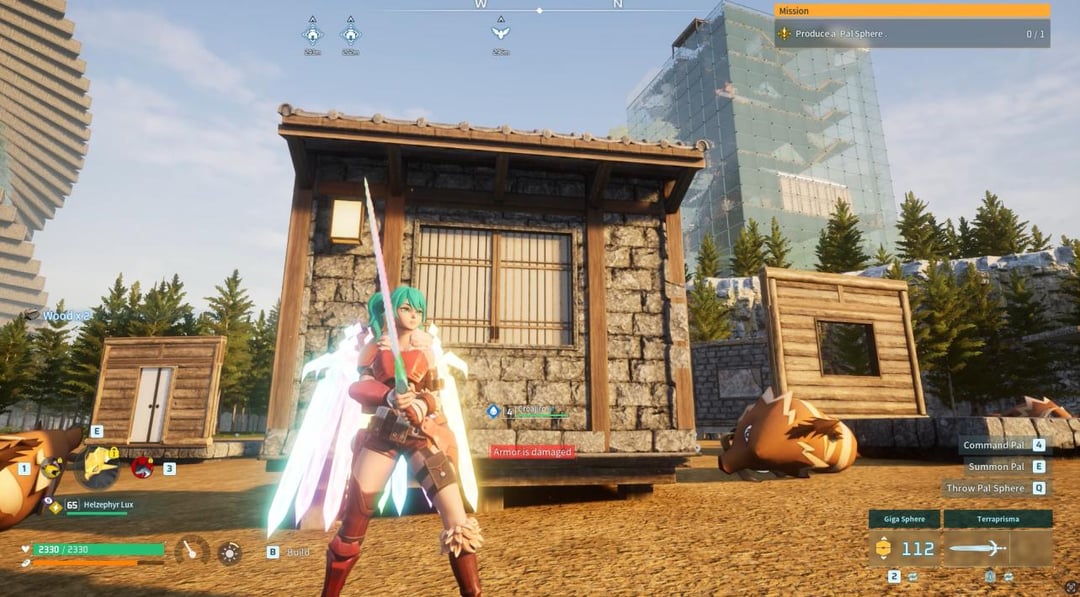
Task: Click the sun time-of-day icon
Action: pos(230,552)
